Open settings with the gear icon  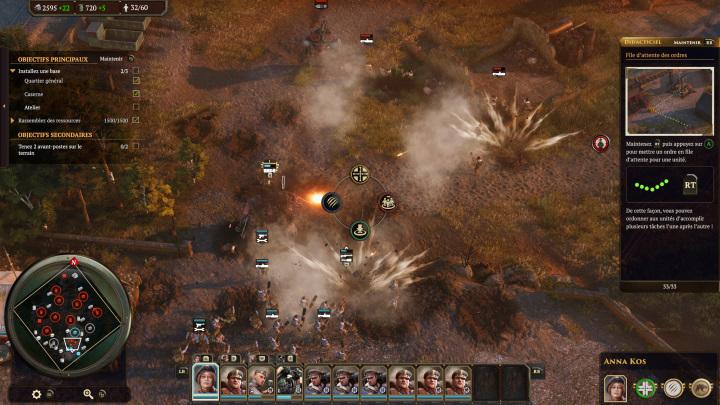(37, 394)
